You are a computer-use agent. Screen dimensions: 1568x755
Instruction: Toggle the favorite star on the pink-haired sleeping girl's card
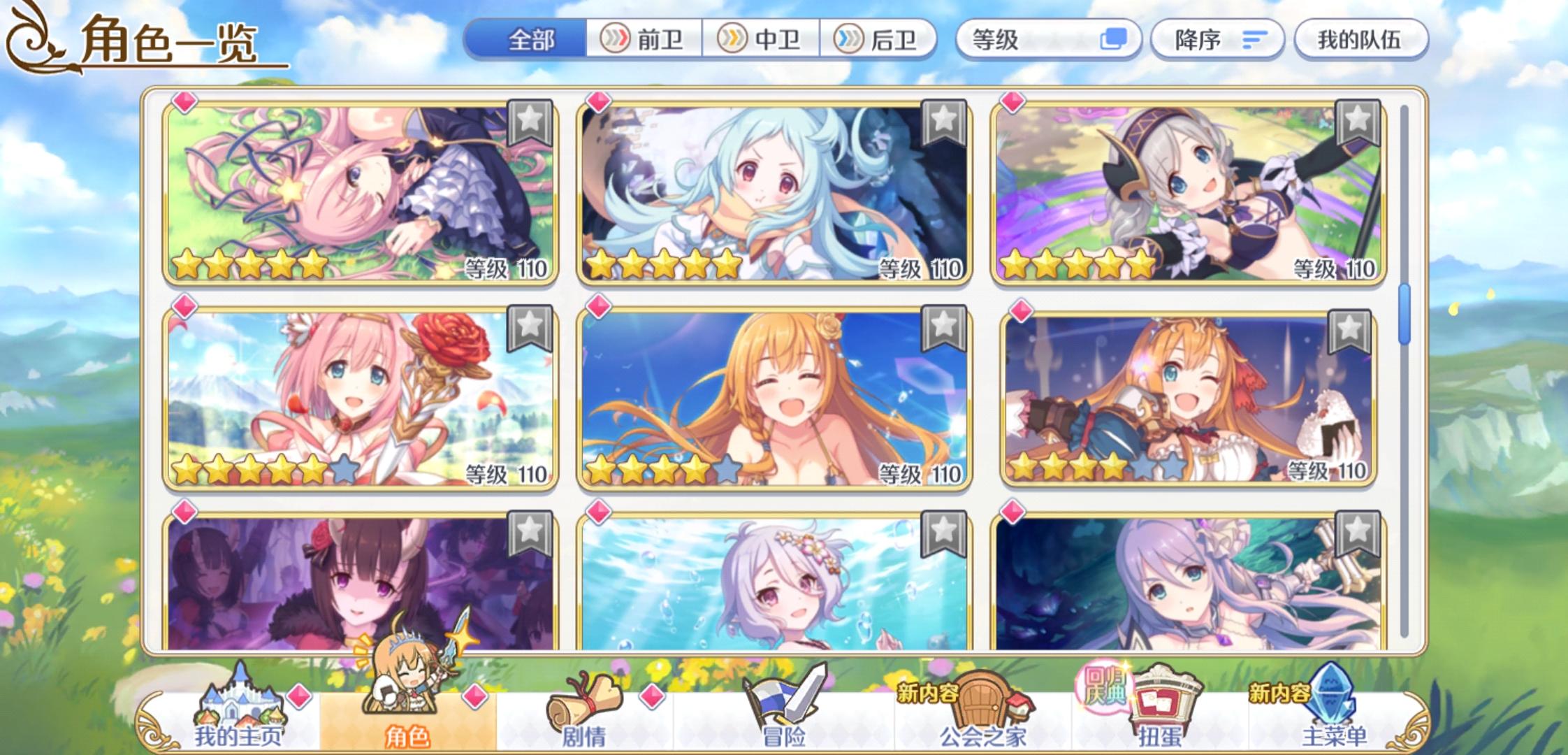pyautogui.click(x=531, y=121)
